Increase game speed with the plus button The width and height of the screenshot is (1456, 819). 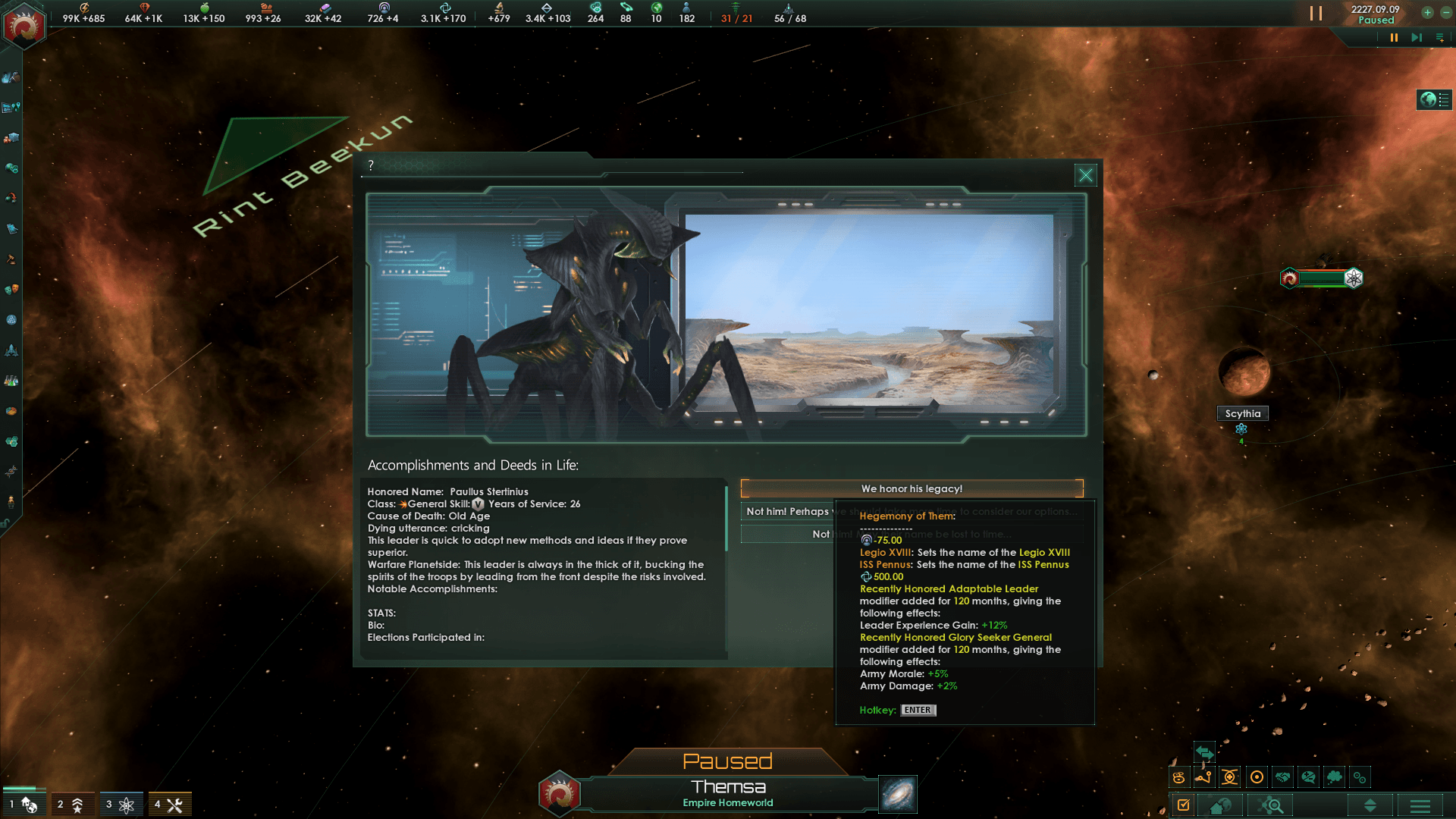click(1427, 12)
